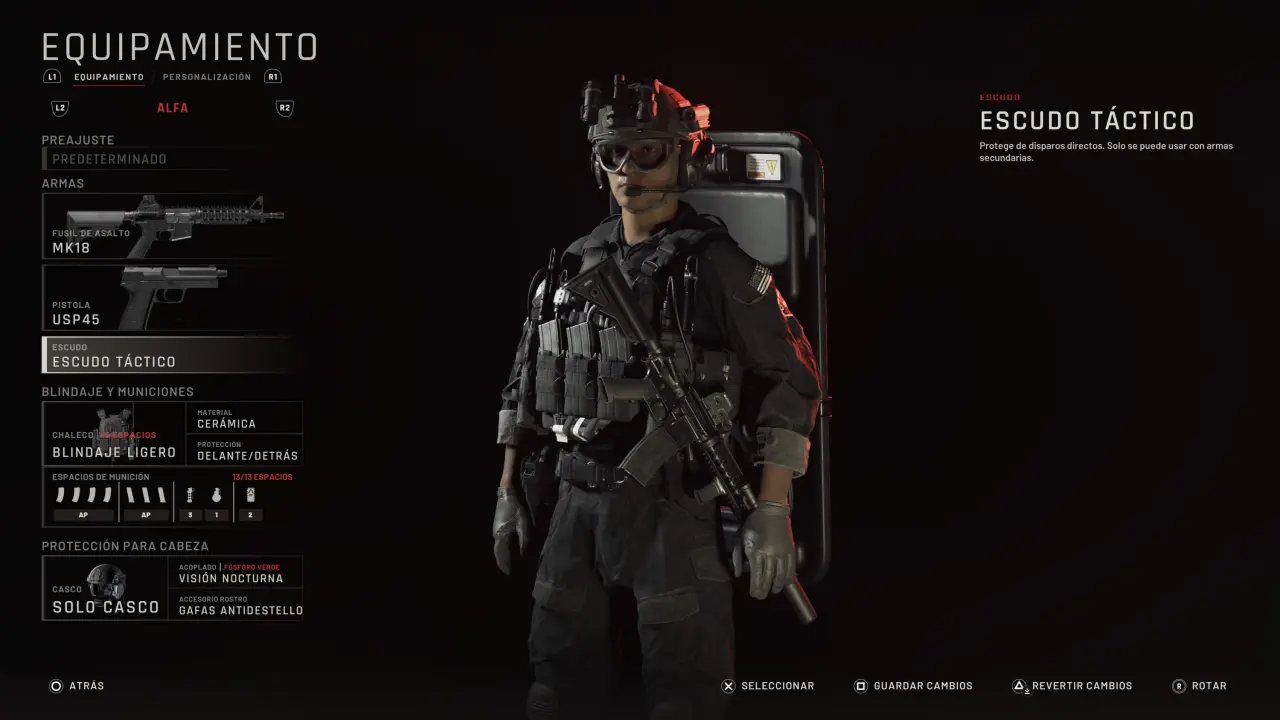Screen dimensions: 1280x720
Task: Select the Equipamiento tab
Action: (x=109, y=77)
